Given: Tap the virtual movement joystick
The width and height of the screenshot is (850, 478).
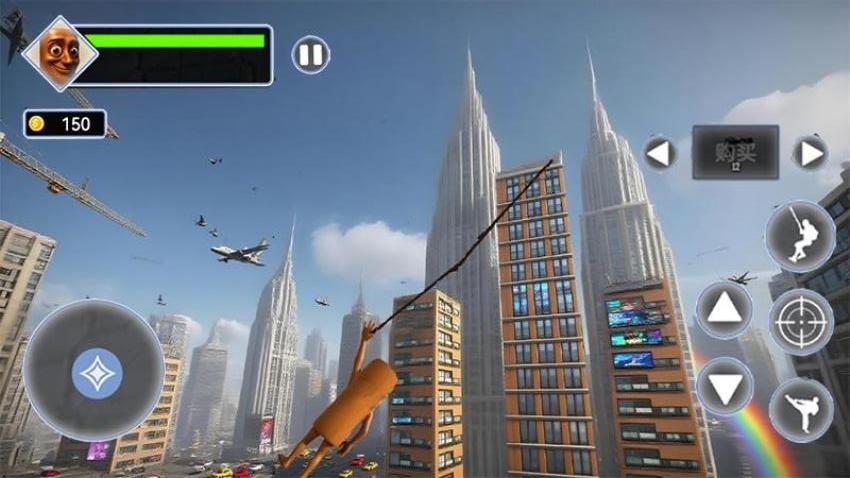Looking at the screenshot, I should coord(96,373).
